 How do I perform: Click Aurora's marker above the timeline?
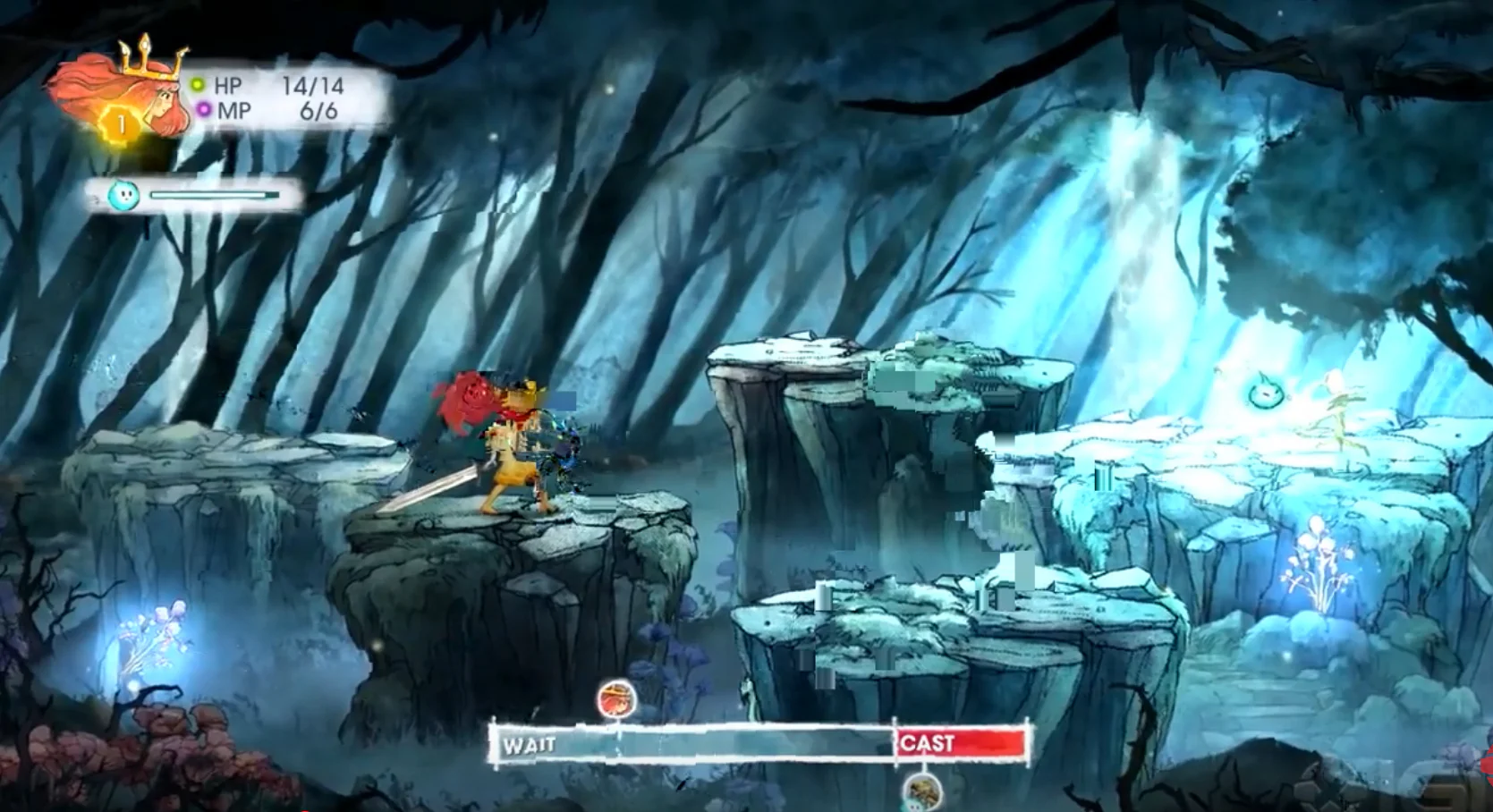[x=616, y=698]
